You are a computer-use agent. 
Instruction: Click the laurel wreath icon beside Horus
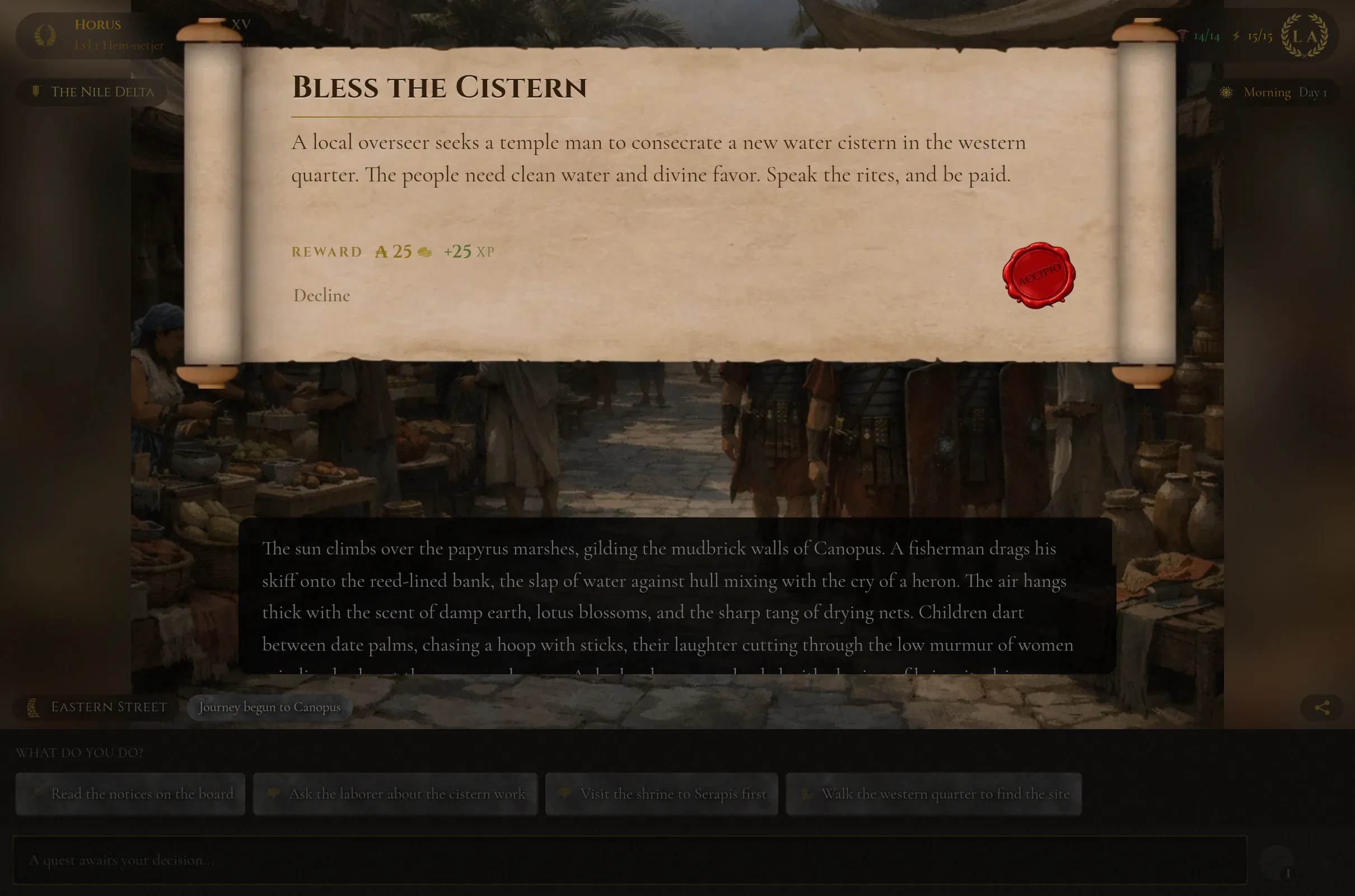pyautogui.click(x=46, y=35)
